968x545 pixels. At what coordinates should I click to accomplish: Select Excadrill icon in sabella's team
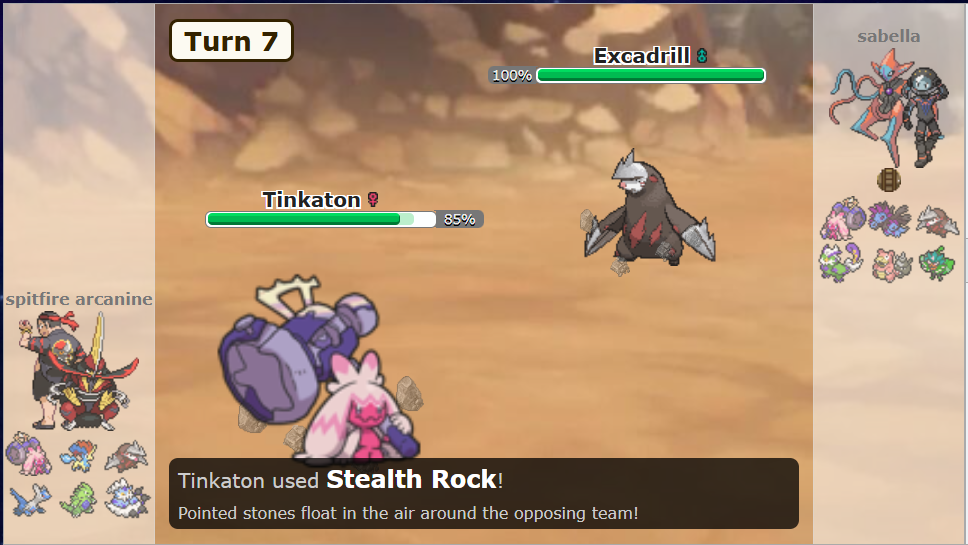point(937,219)
